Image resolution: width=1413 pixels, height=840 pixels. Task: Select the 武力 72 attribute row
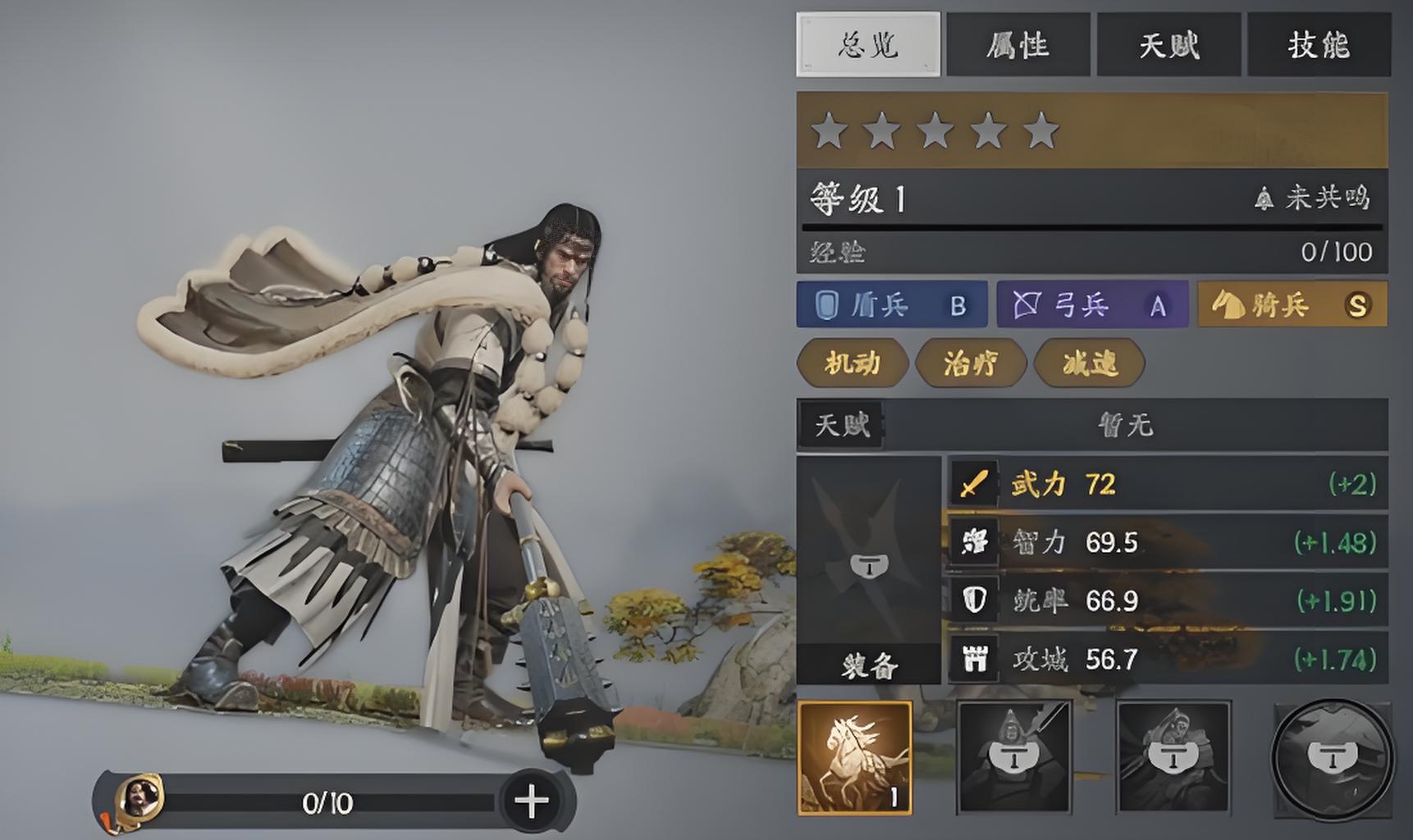pos(1167,484)
